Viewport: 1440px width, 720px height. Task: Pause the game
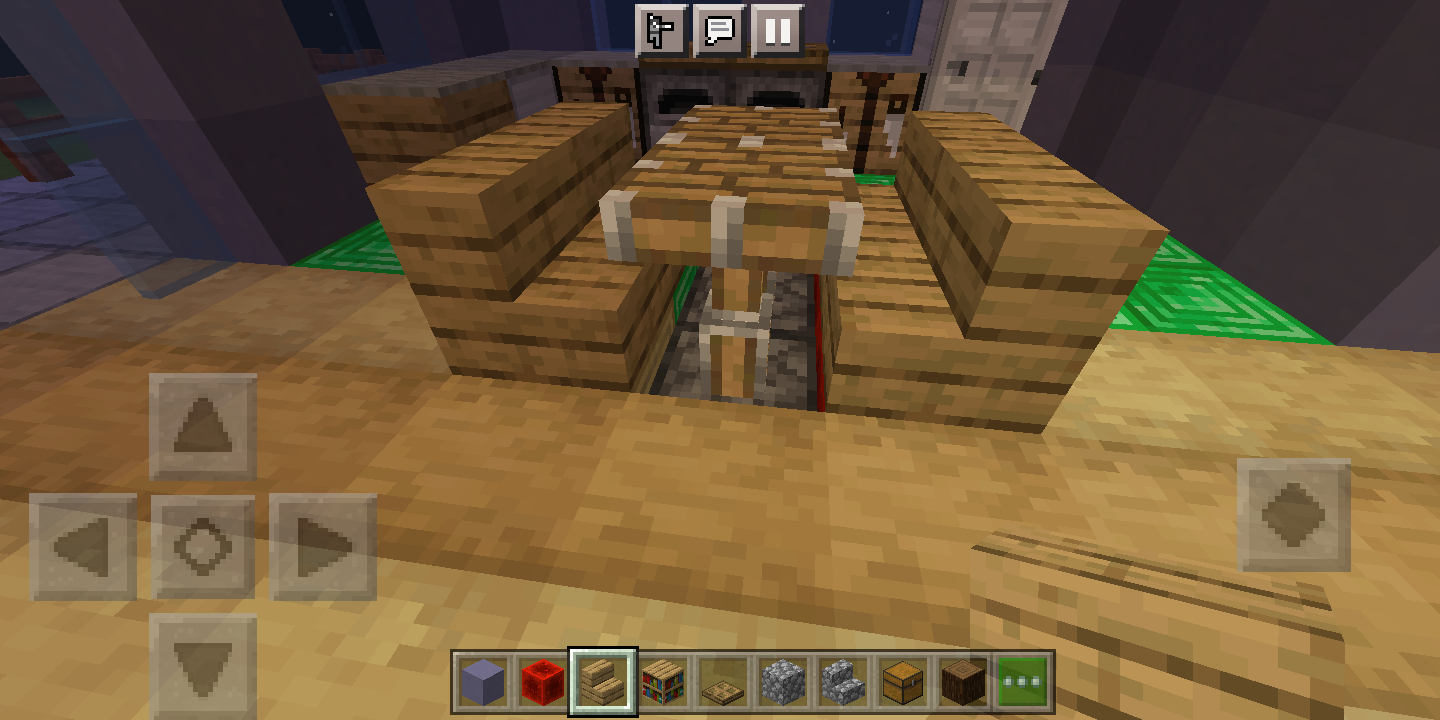pyautogui.click(x=778, y=31)
